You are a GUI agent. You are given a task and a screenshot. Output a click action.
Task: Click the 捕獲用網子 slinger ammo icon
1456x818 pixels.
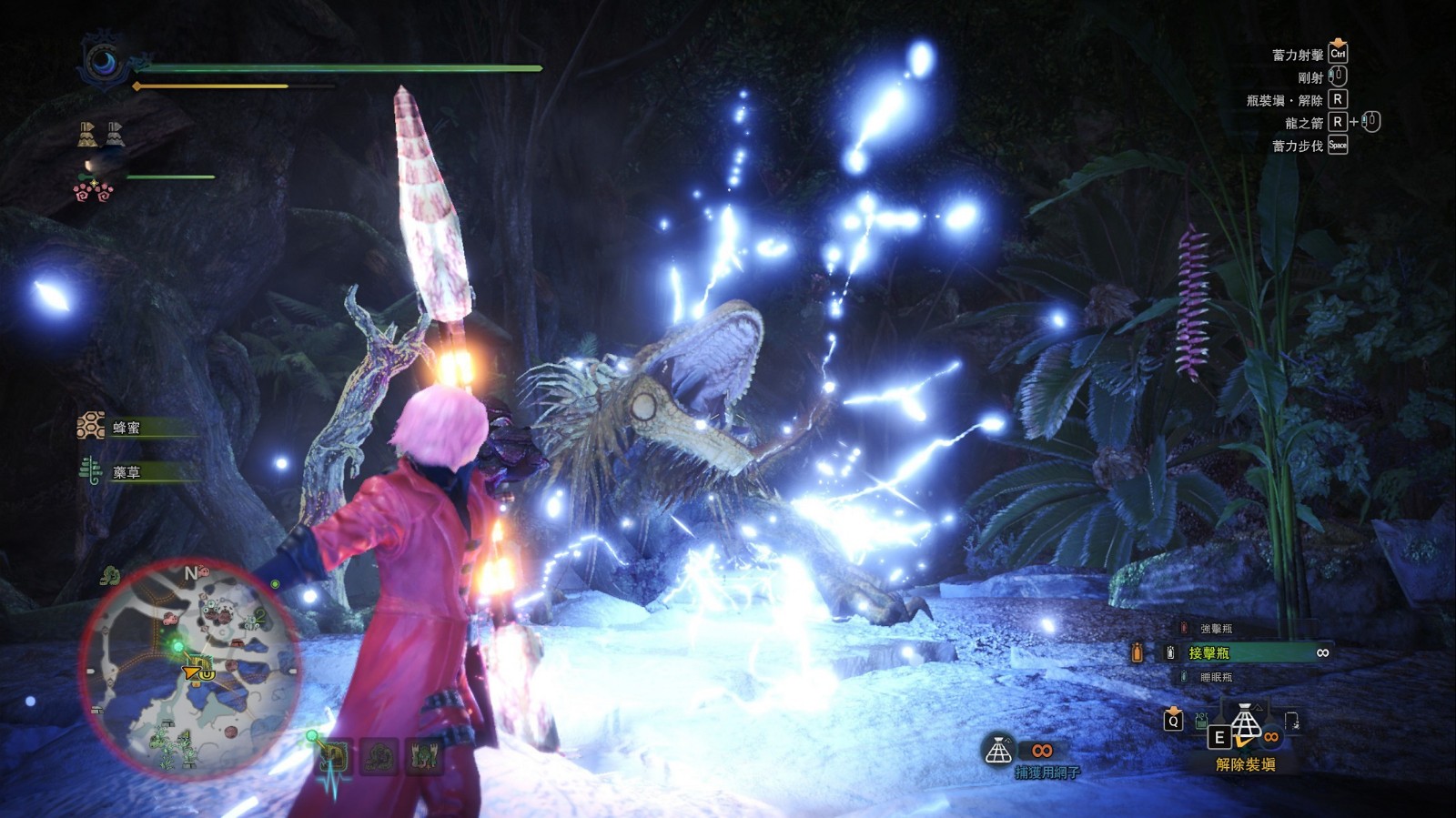tap(999, 751)
